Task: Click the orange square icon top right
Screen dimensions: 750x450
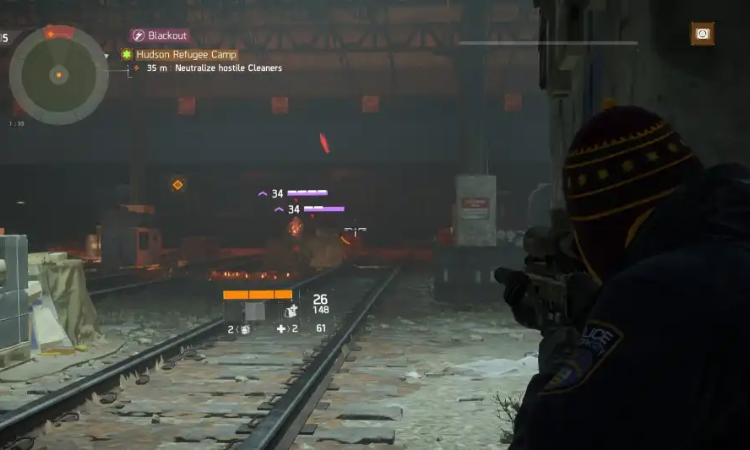Action: click(x=702, y=34)
